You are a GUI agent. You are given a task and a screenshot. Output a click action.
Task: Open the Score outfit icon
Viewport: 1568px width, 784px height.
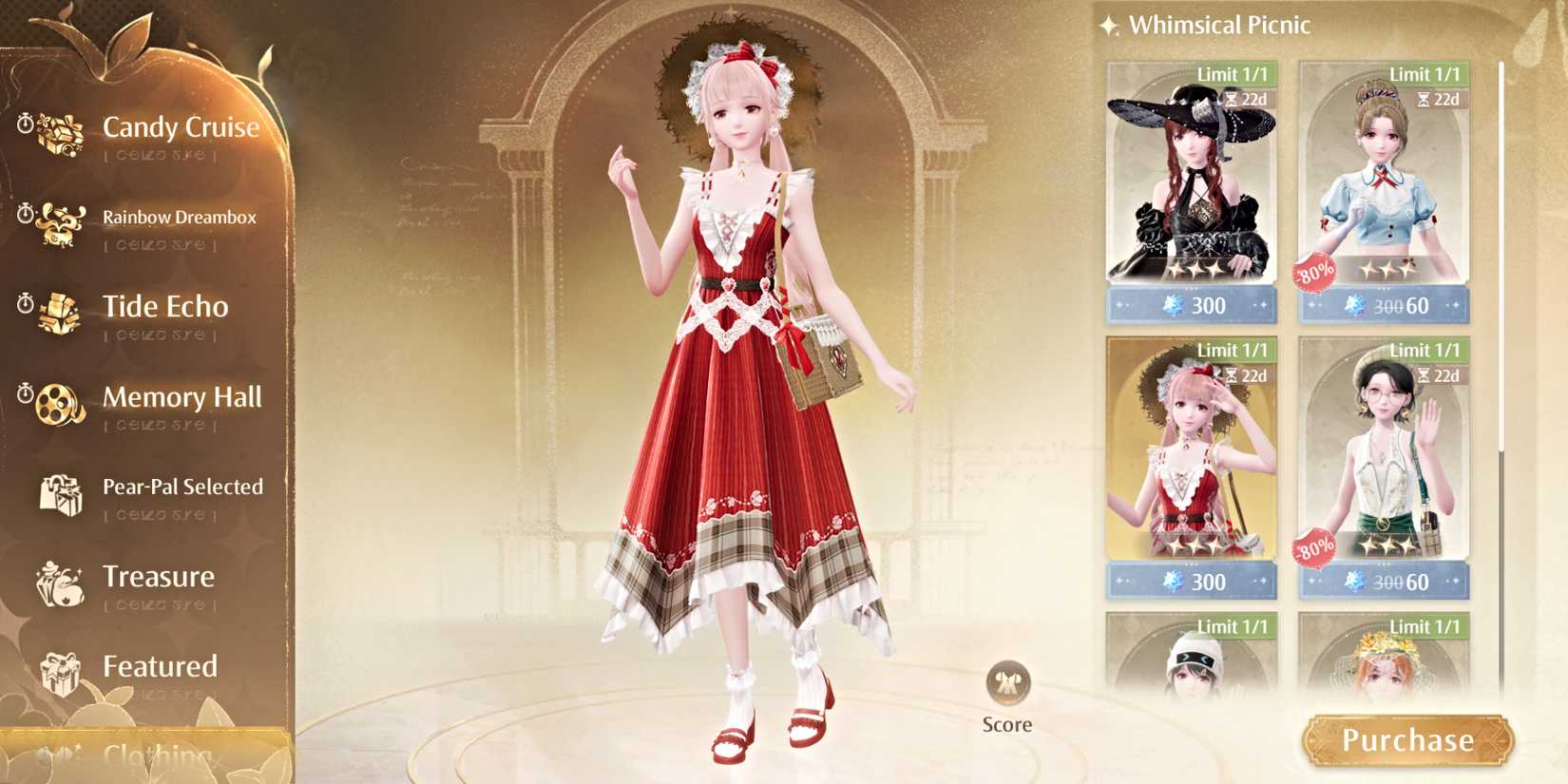coord(1006,681)
